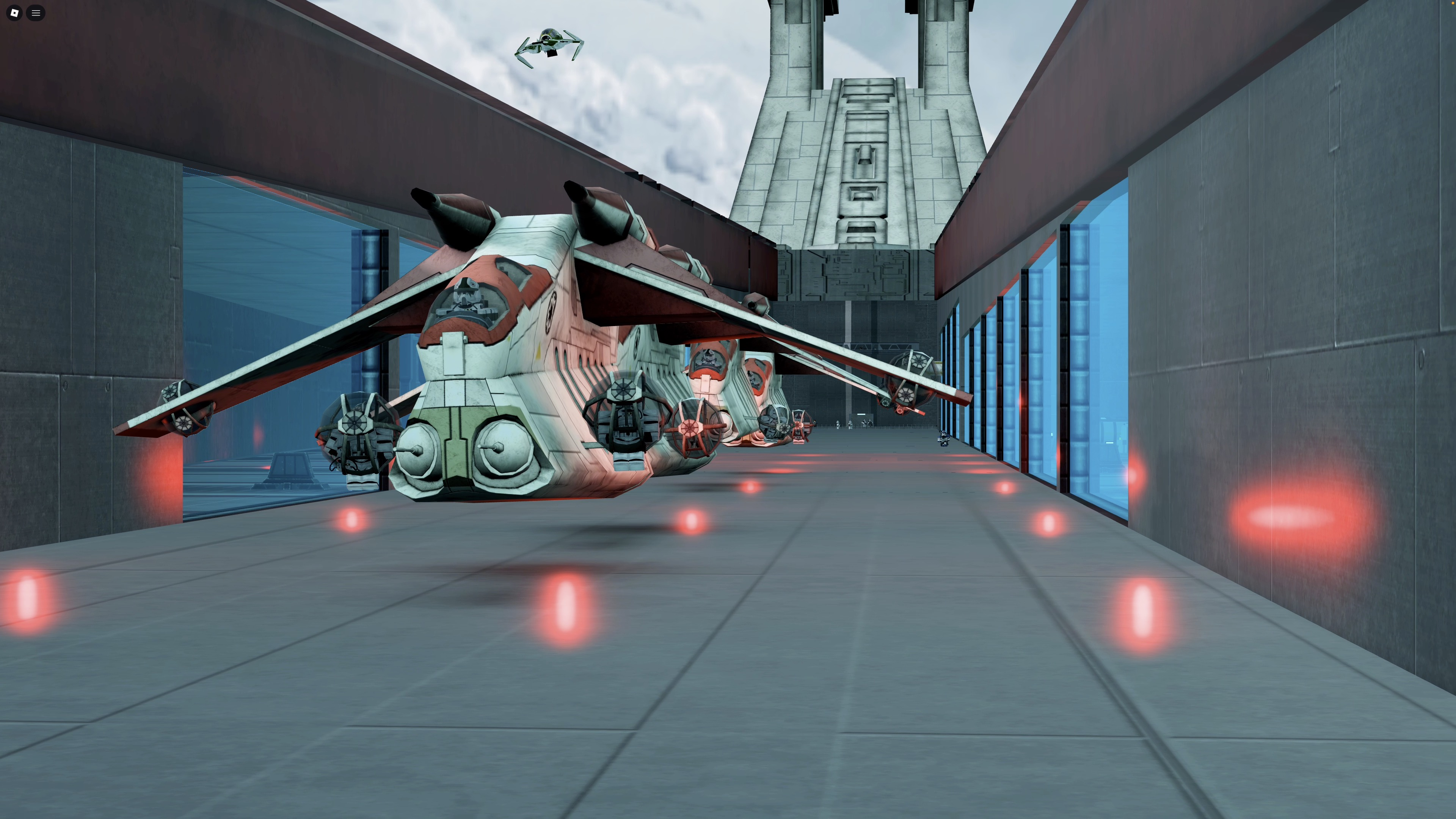This screenshot has width=1456, height=819.
Task: Open the Roblox logo menu
Action: point(15,13)
